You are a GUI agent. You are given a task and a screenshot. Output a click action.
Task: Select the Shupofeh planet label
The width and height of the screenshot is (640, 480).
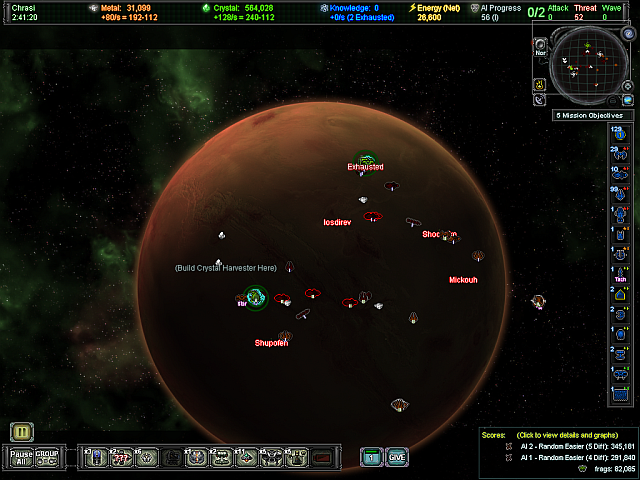click(271, 343)
